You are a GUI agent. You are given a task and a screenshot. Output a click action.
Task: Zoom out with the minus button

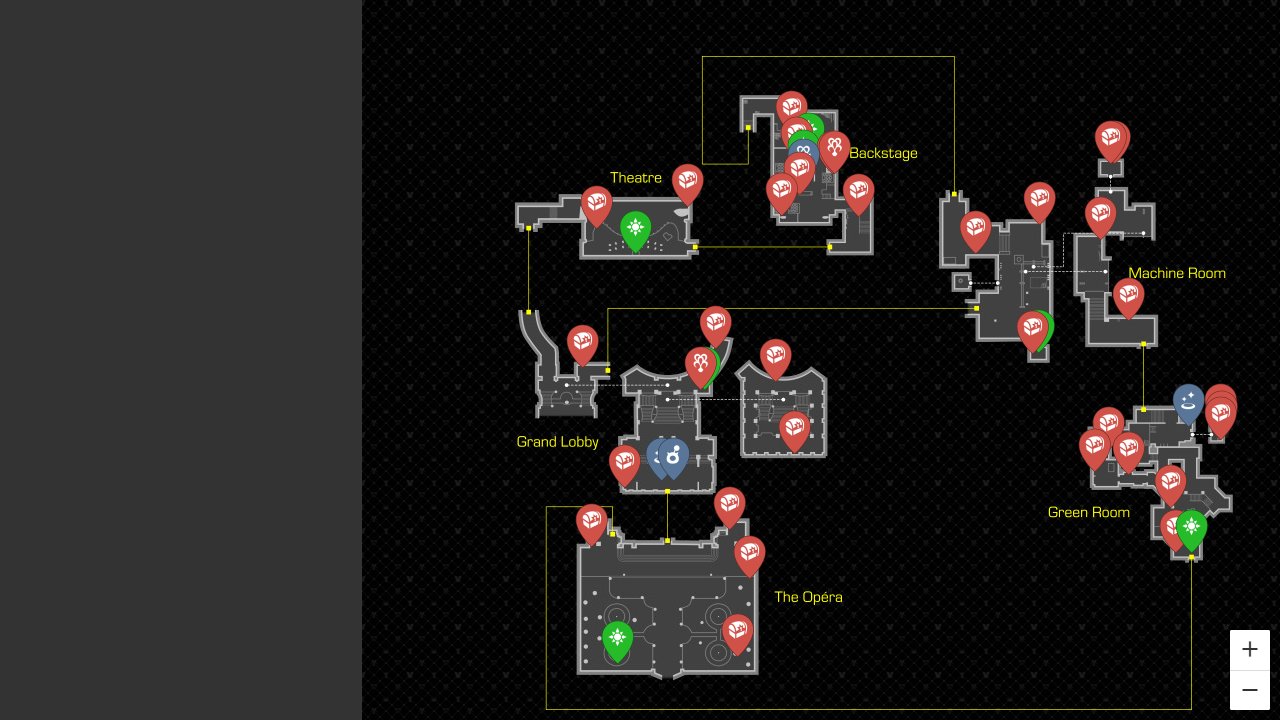point(1249,690)
